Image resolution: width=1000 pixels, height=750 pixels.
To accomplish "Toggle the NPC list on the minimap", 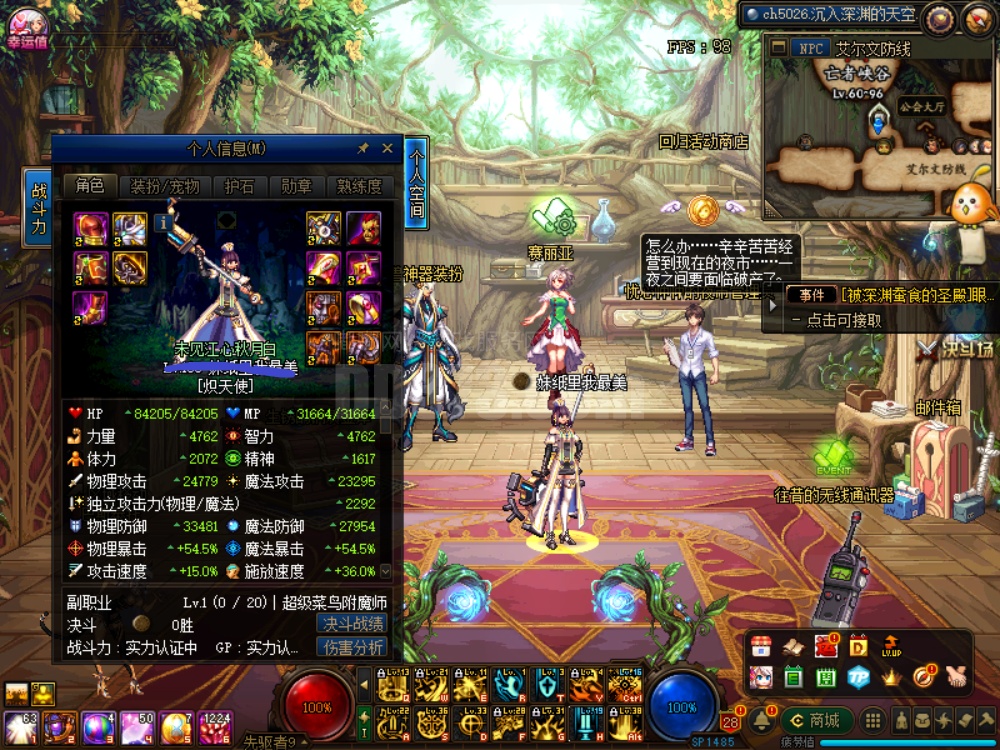I will coord(807,48).
